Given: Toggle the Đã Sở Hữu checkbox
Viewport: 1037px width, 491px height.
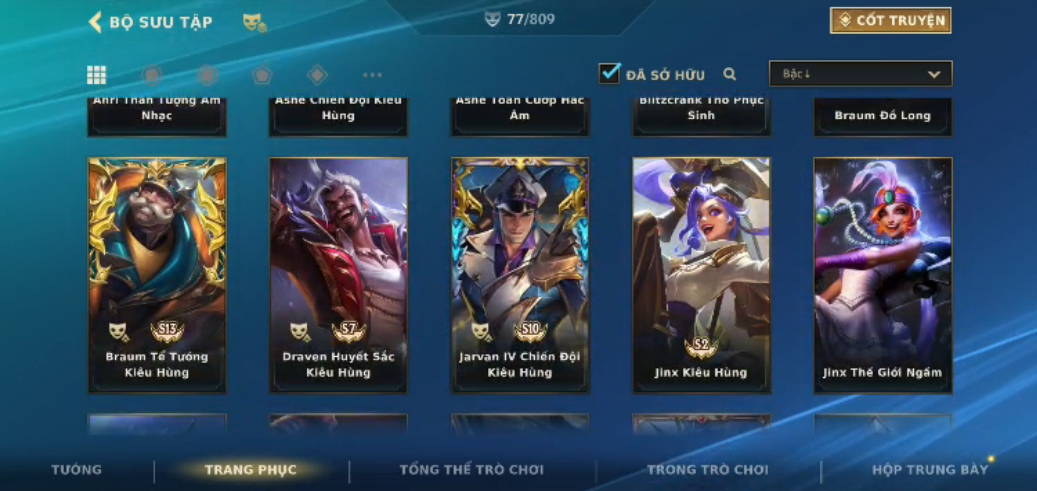Looking at the screenshot, I should pyautogui.click(x=610, y=73).
